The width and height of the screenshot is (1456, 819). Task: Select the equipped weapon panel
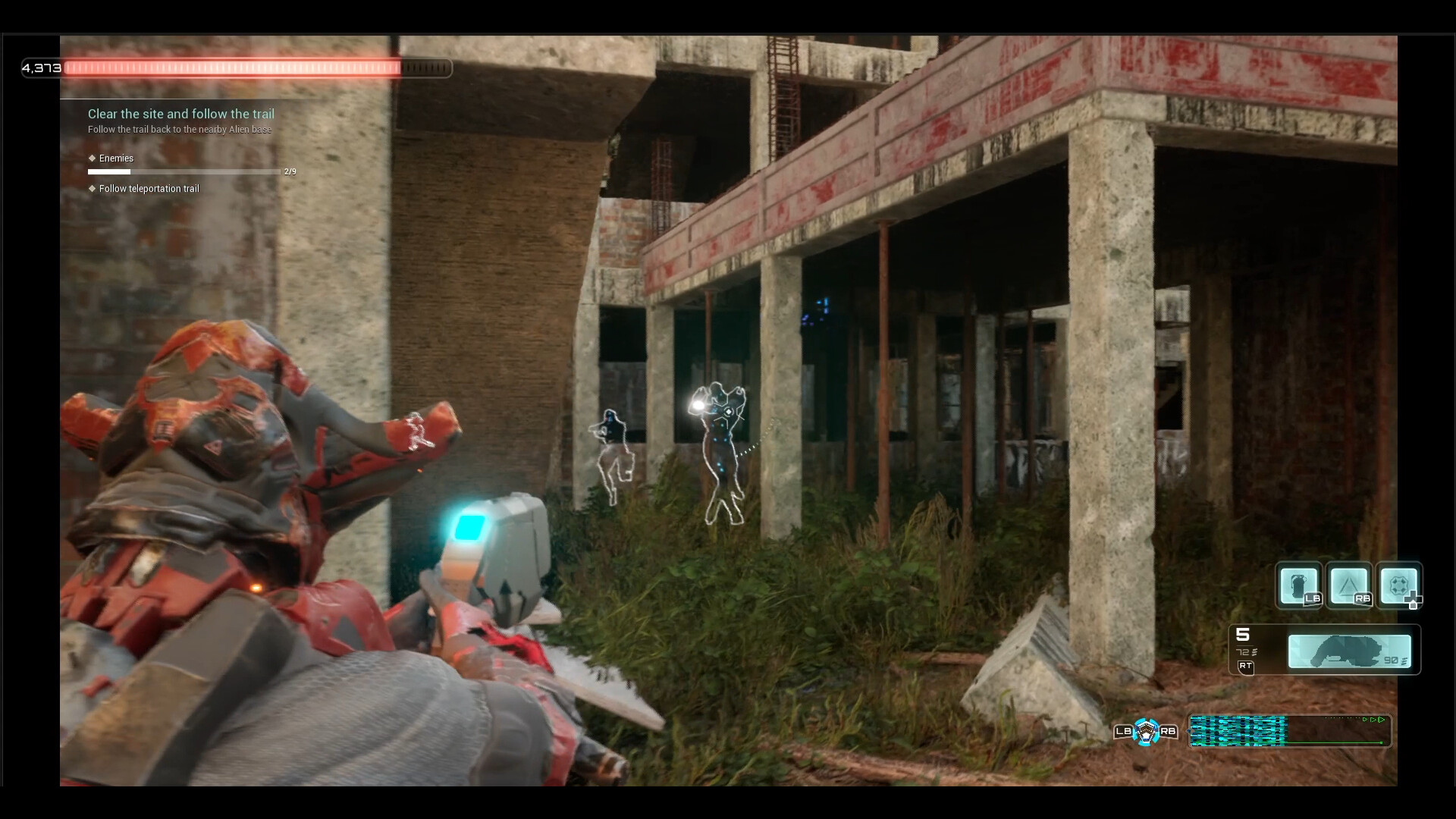1349,651
